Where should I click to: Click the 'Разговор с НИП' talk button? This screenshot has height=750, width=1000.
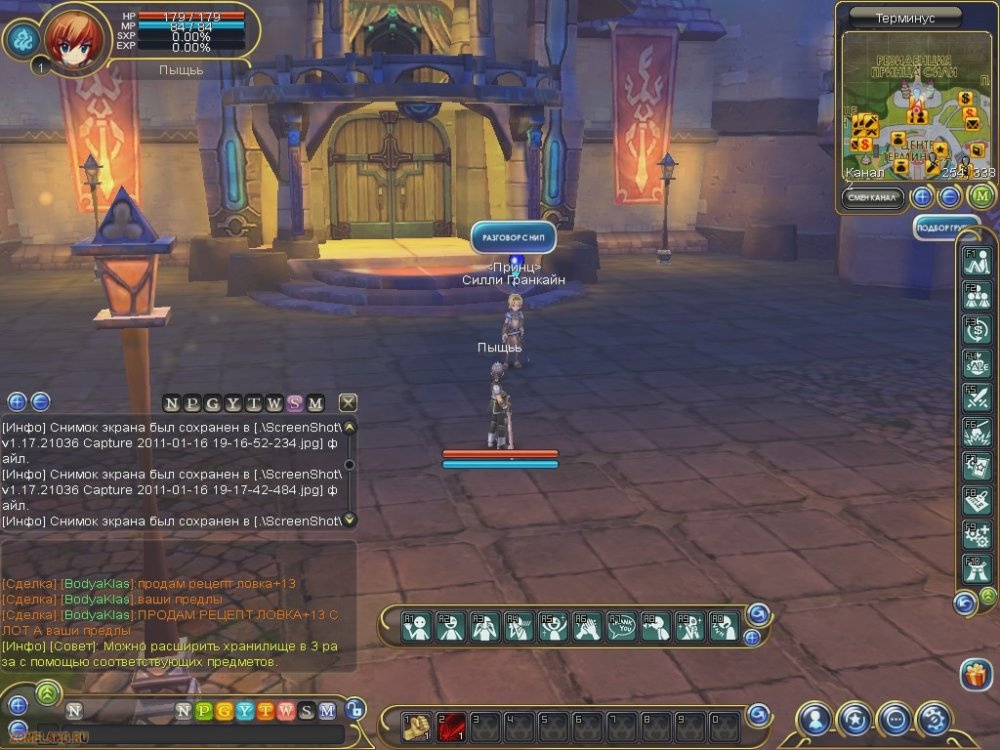[x=513, y=238]
